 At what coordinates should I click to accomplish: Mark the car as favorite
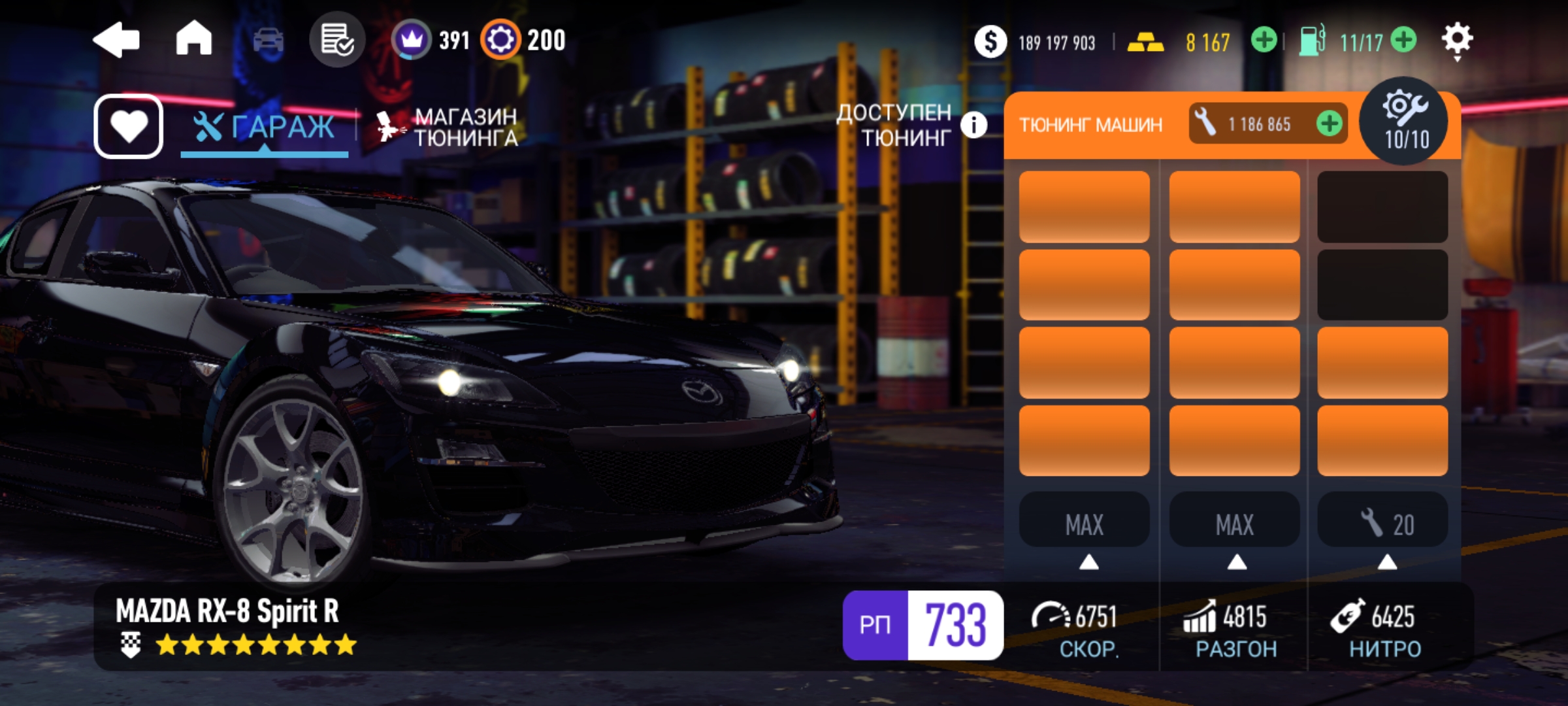tap(129, 126)
